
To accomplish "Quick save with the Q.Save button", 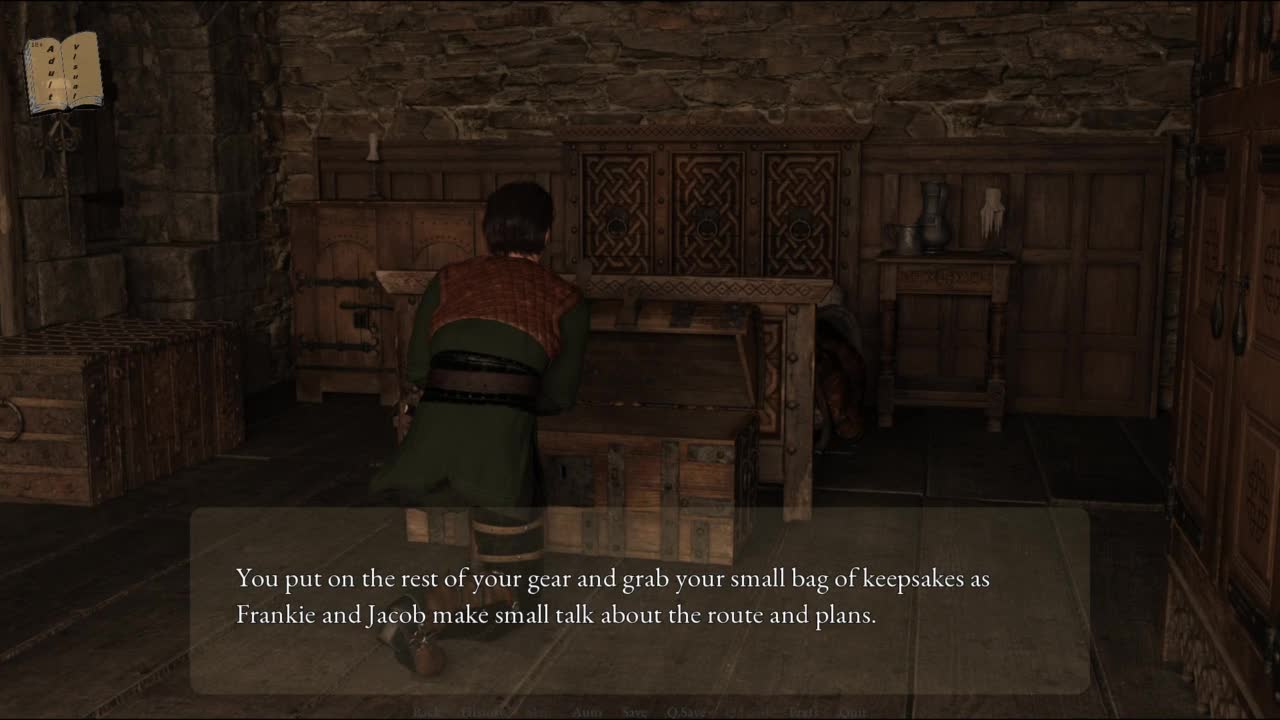I will tap(687, 712).
